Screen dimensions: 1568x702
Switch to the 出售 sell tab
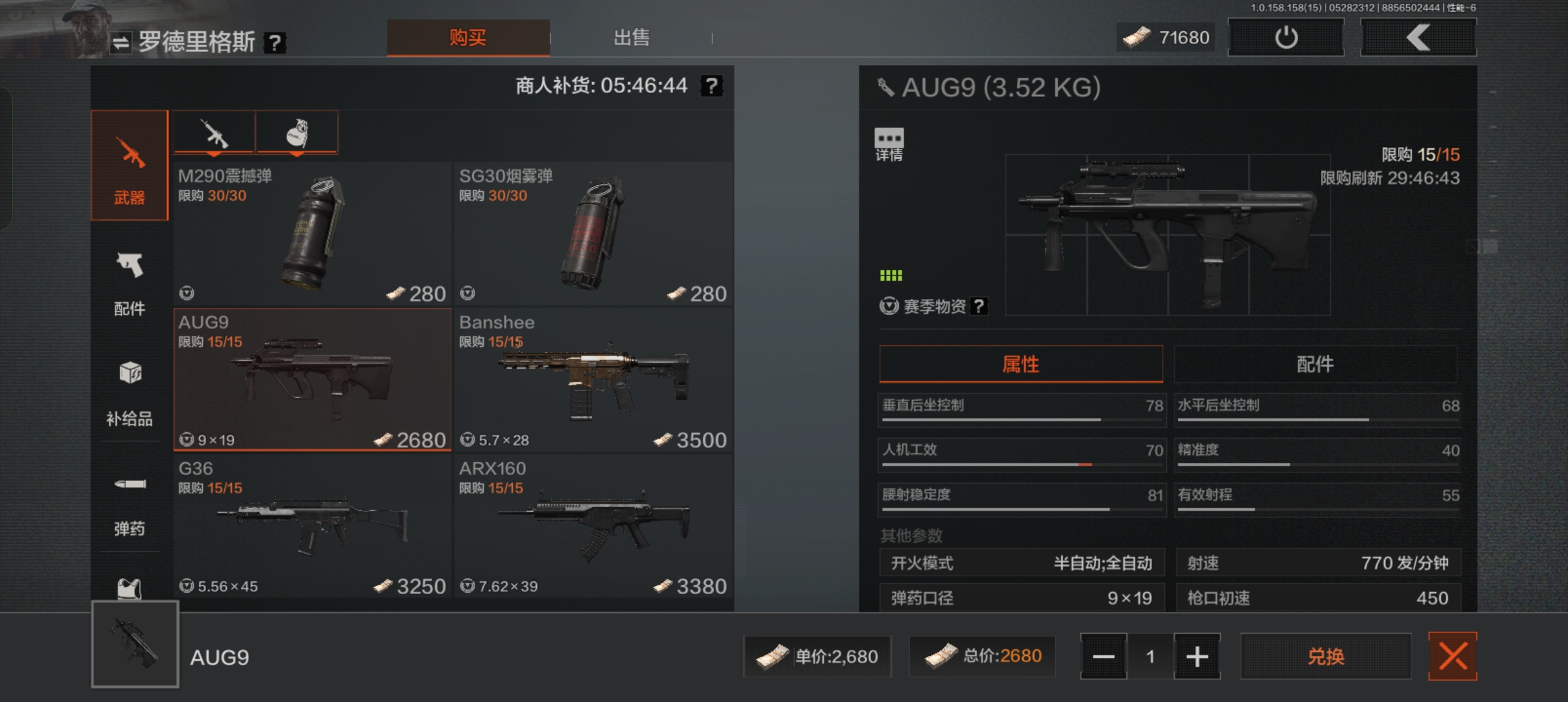coord(631,38)
